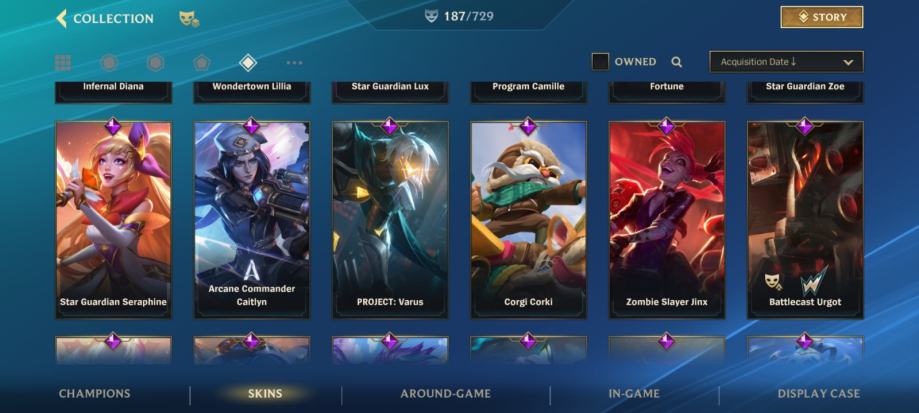
Task: Select the grid all-rarities filter icon
Action: (63, 63)
